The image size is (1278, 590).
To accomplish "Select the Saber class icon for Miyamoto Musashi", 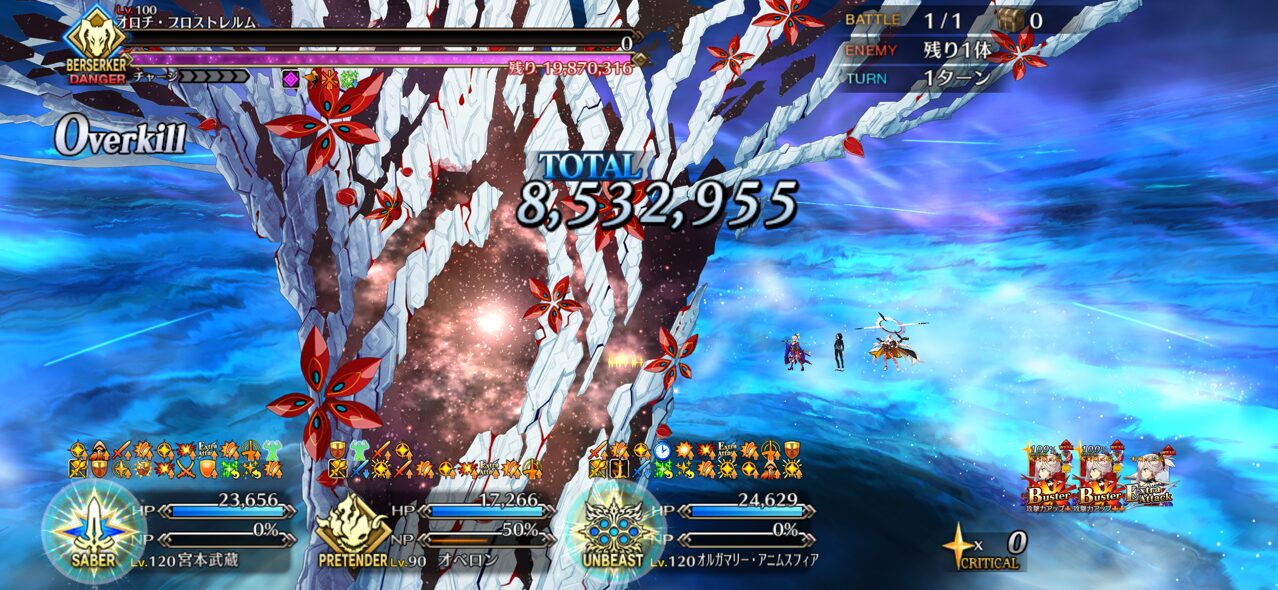I will [93, 528].
